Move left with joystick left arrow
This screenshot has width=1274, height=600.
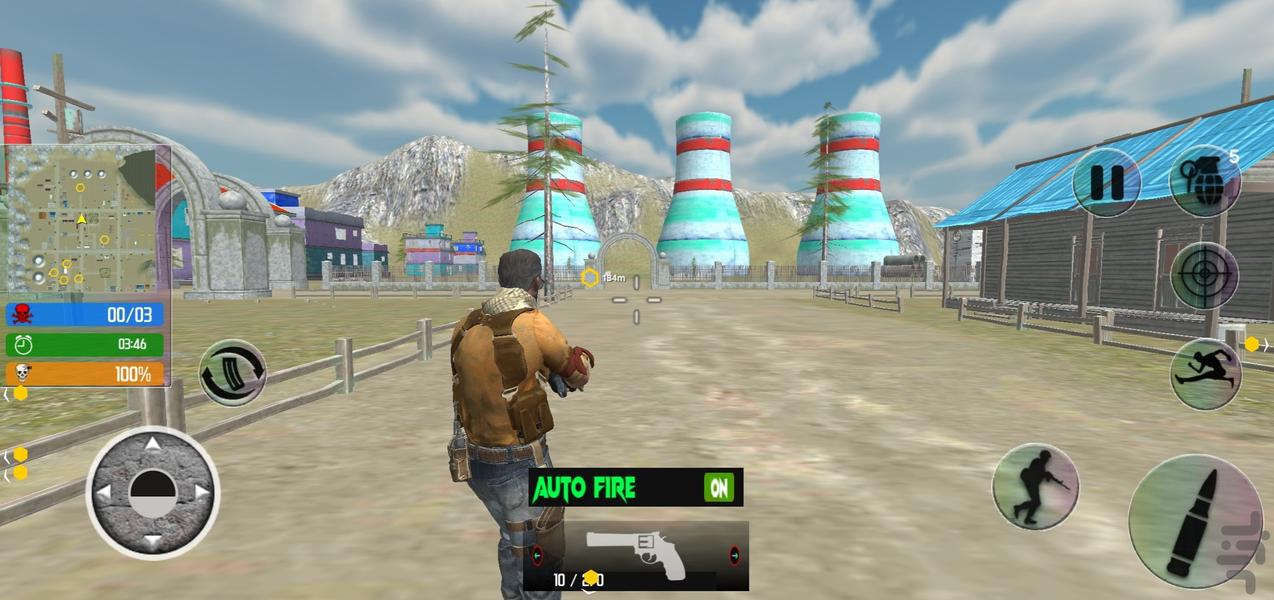103,492
